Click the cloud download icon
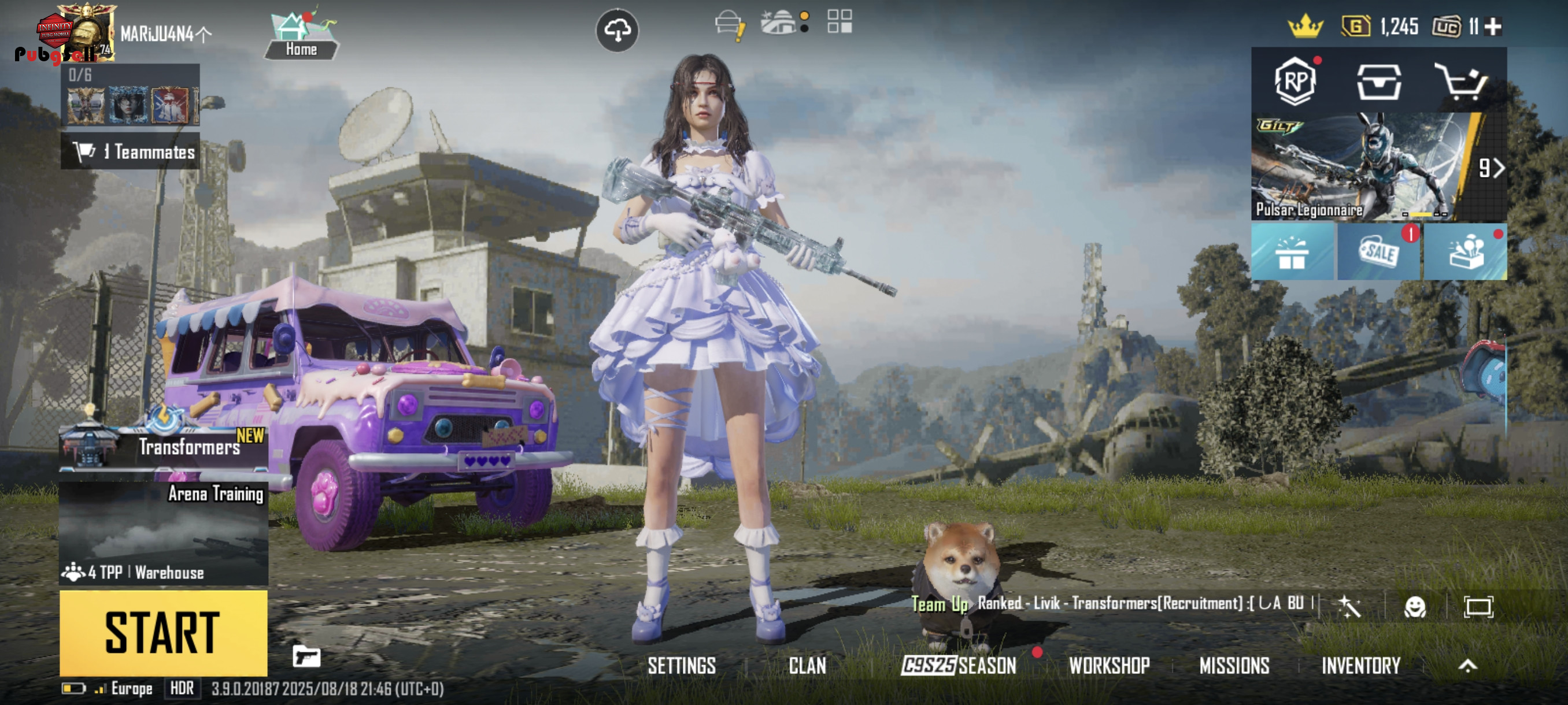The height and width of the screenshot is (705, 1568). [x=616, y=31]
